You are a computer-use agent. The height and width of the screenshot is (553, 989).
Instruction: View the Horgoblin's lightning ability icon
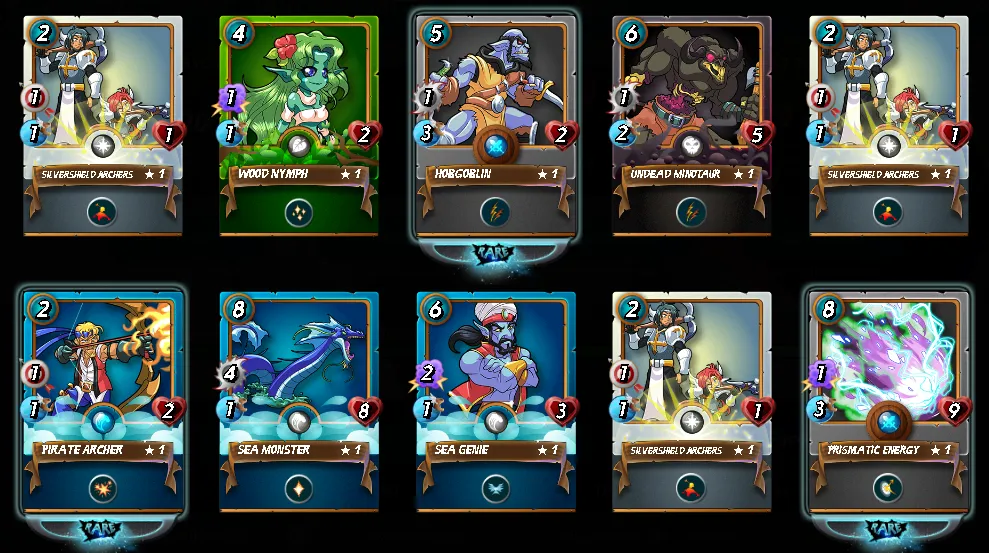(x=496, y=212)
